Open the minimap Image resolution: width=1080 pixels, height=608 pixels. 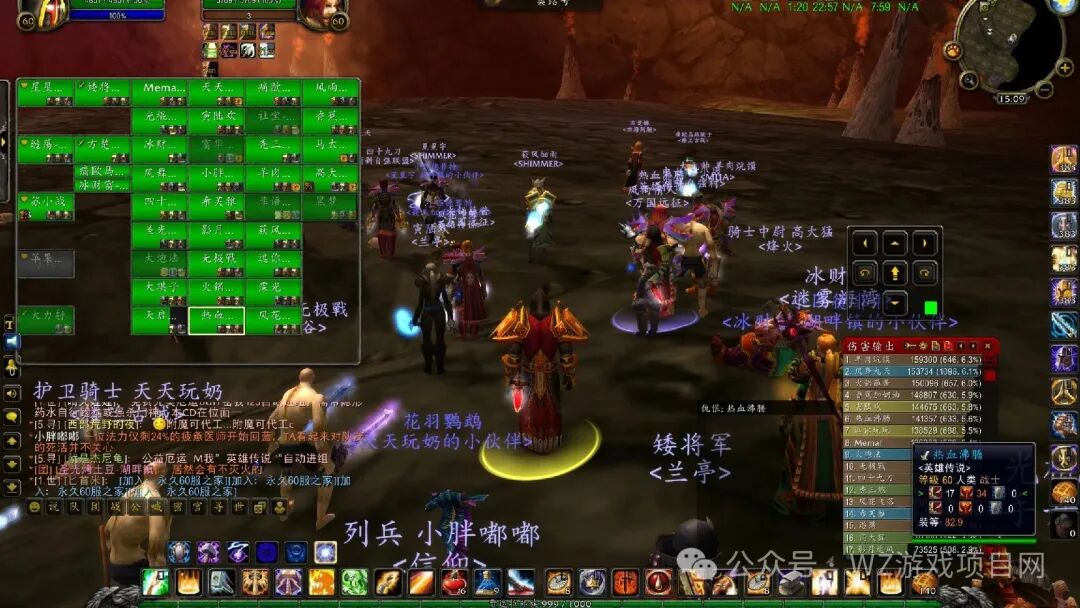1009,45
